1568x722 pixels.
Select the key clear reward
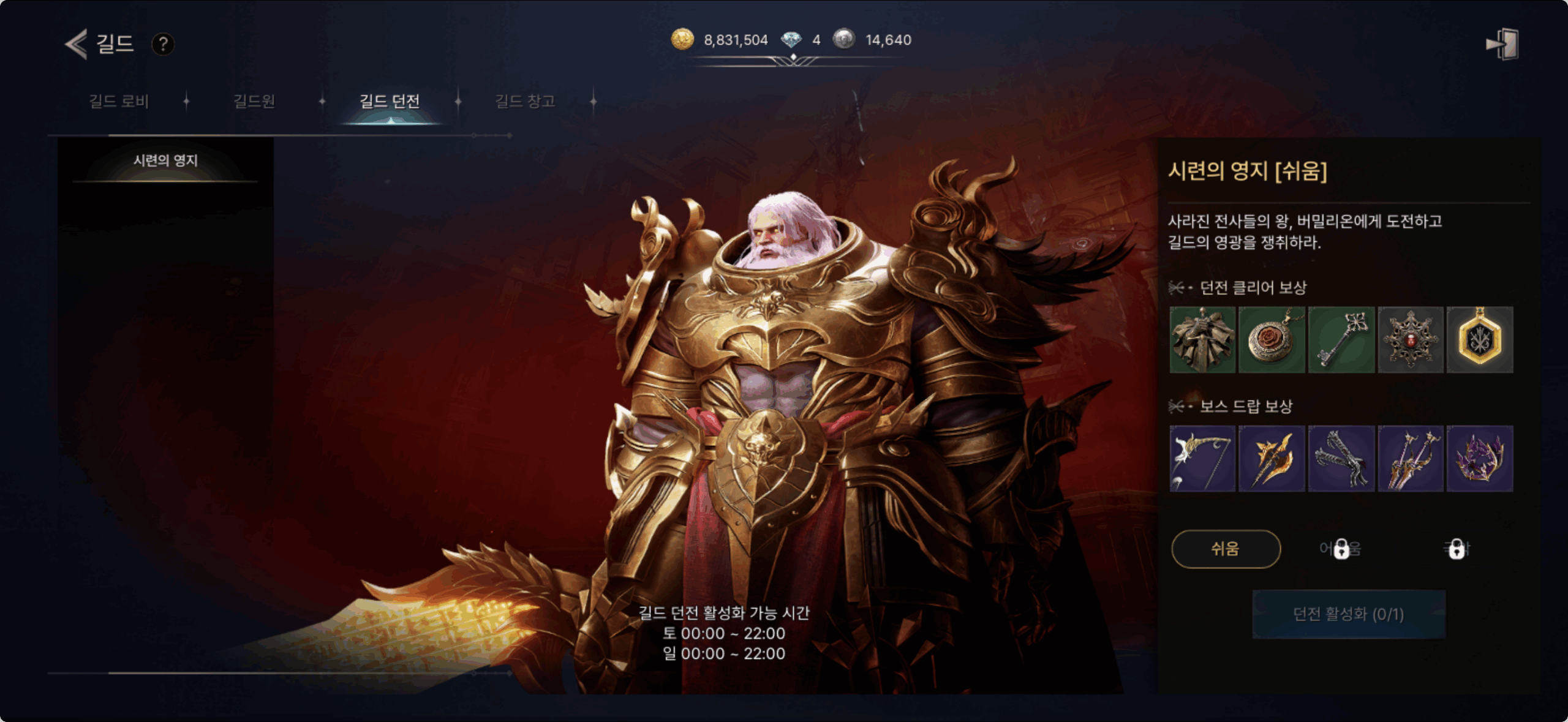click(x=1341, y=340)
